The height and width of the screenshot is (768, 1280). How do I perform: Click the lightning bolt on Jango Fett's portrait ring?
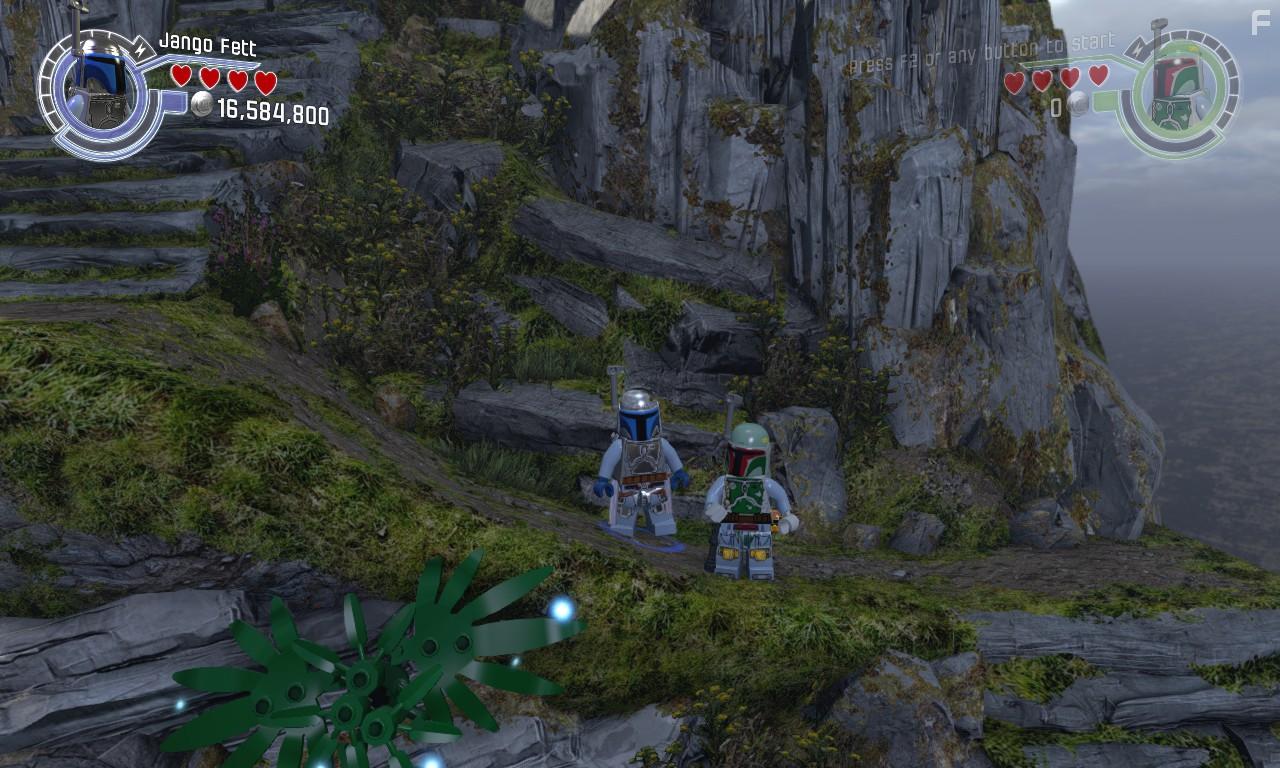coord(141,49)
